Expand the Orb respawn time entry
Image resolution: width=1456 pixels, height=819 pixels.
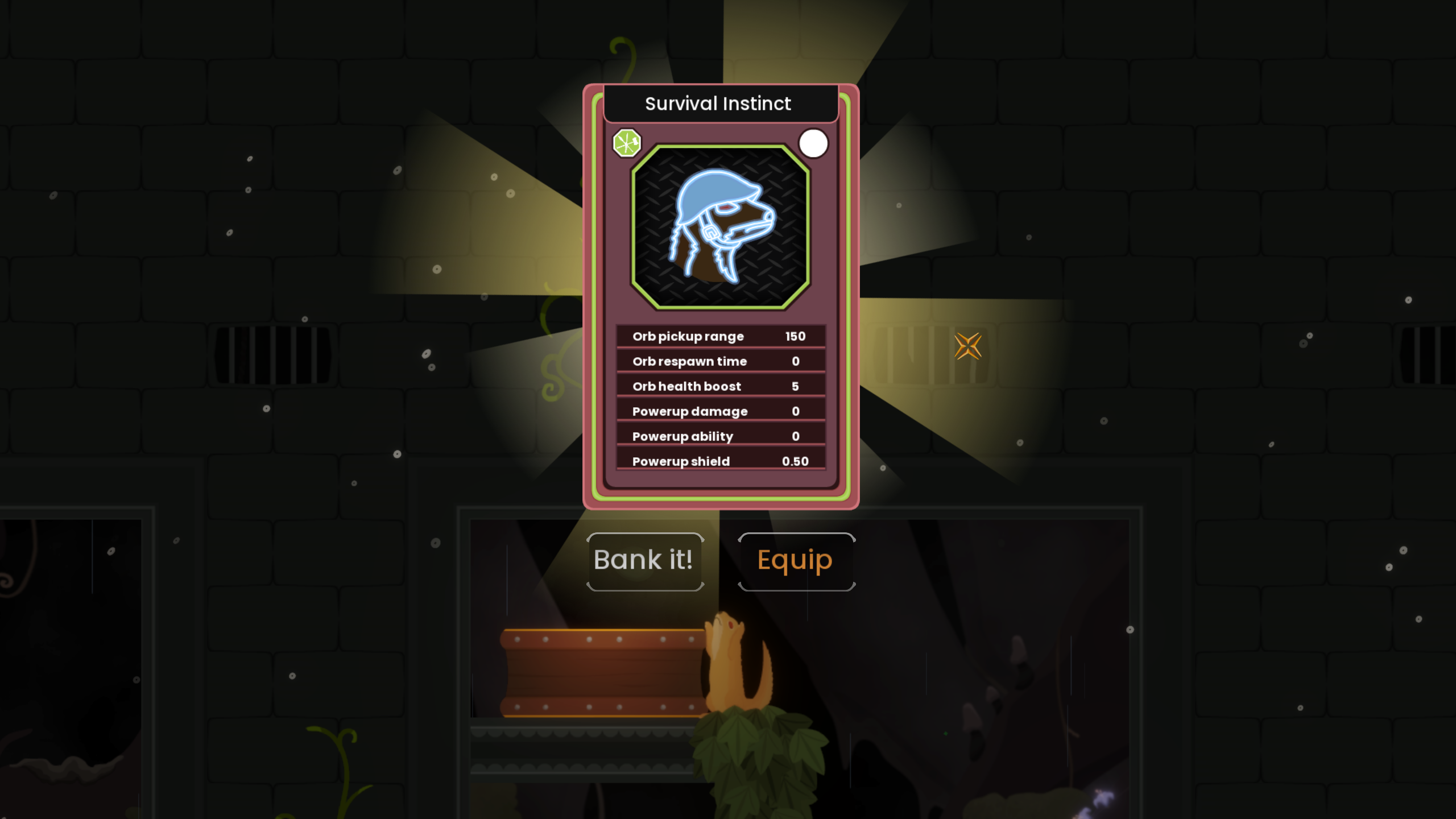click(x=721, y=361)
